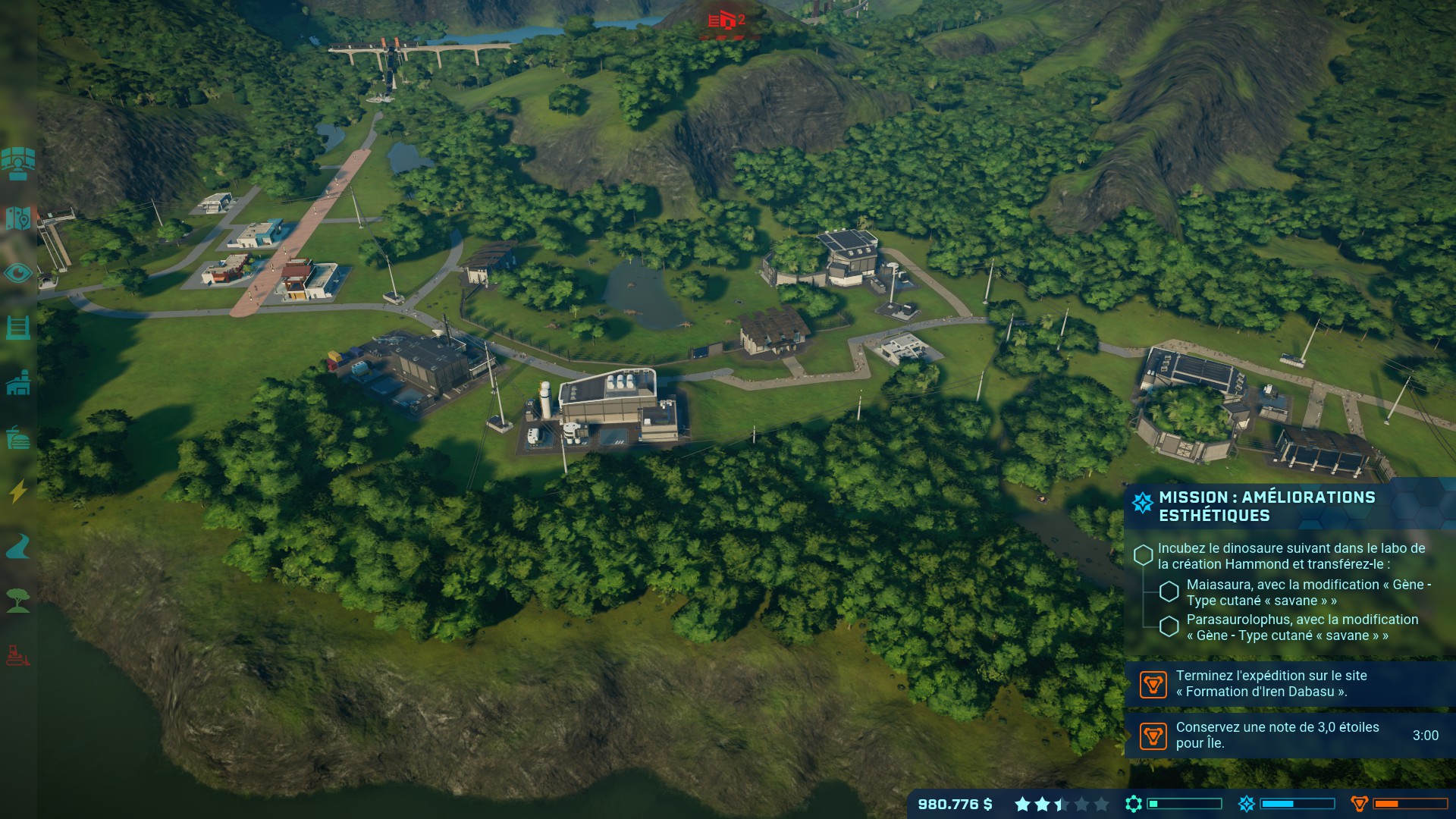
Task: Toggle the eye management view
Action: click(x=17, y=273)
